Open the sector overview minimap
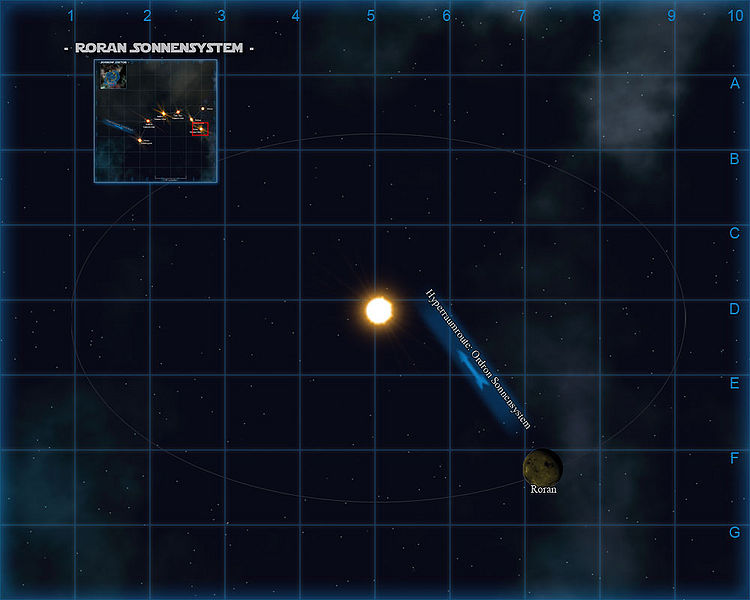The image size is (750, 600). [x=156, y=121]
